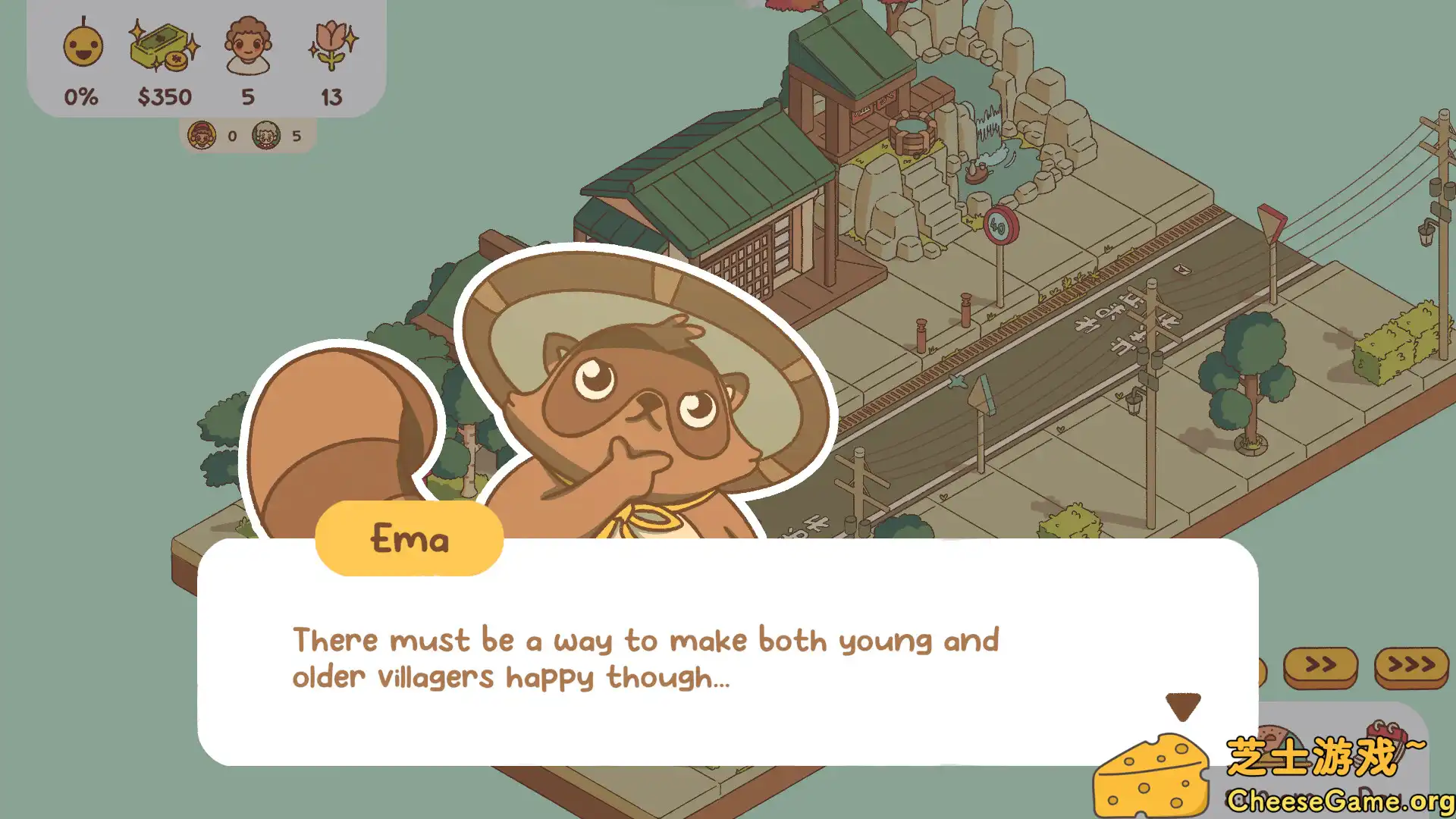Click the 0% happiness indicator
Screen dimensions: 1456x819
(x=80, y=96)
